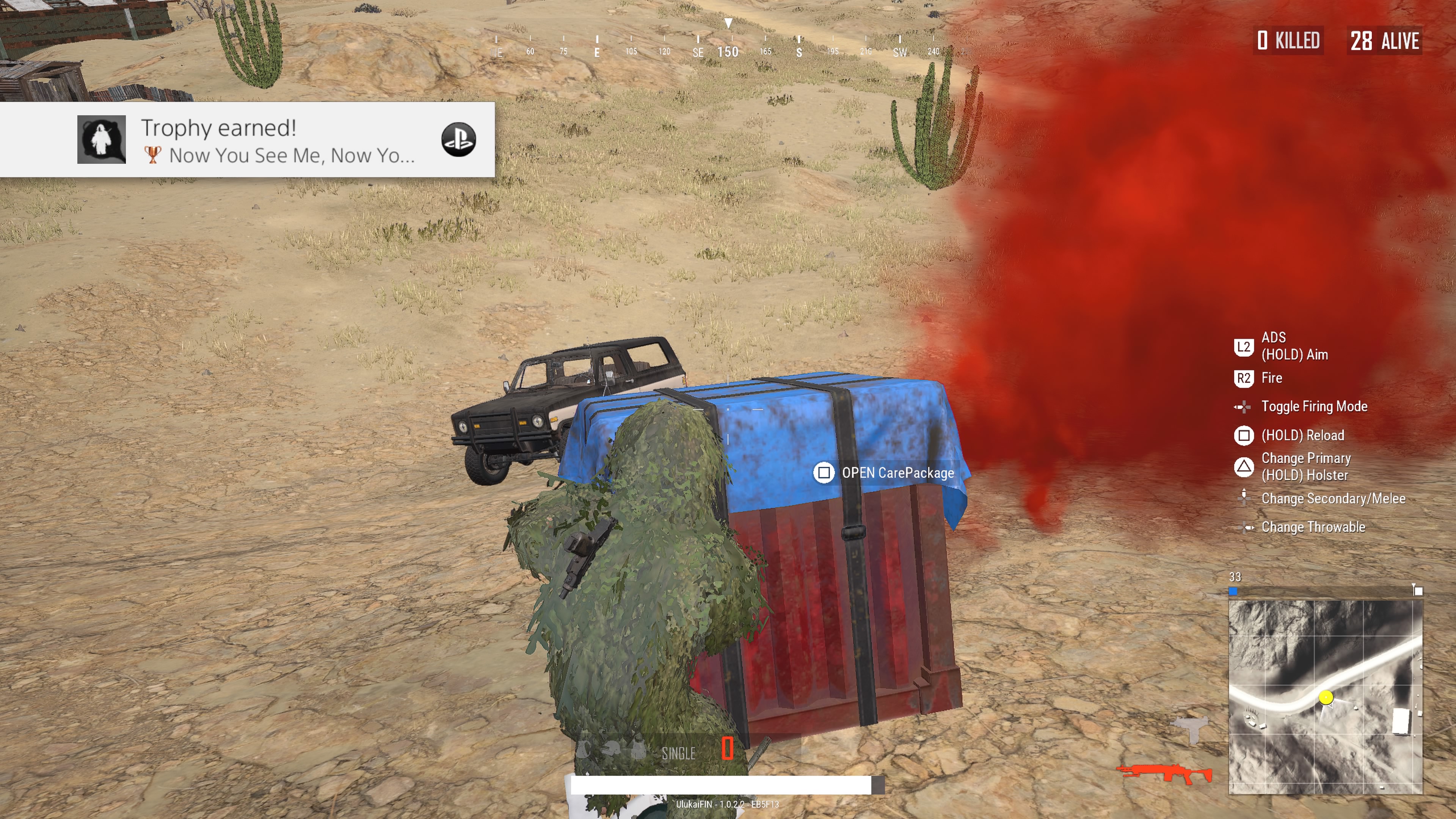Open the minimap in the corner

[x=1325, y=697]
